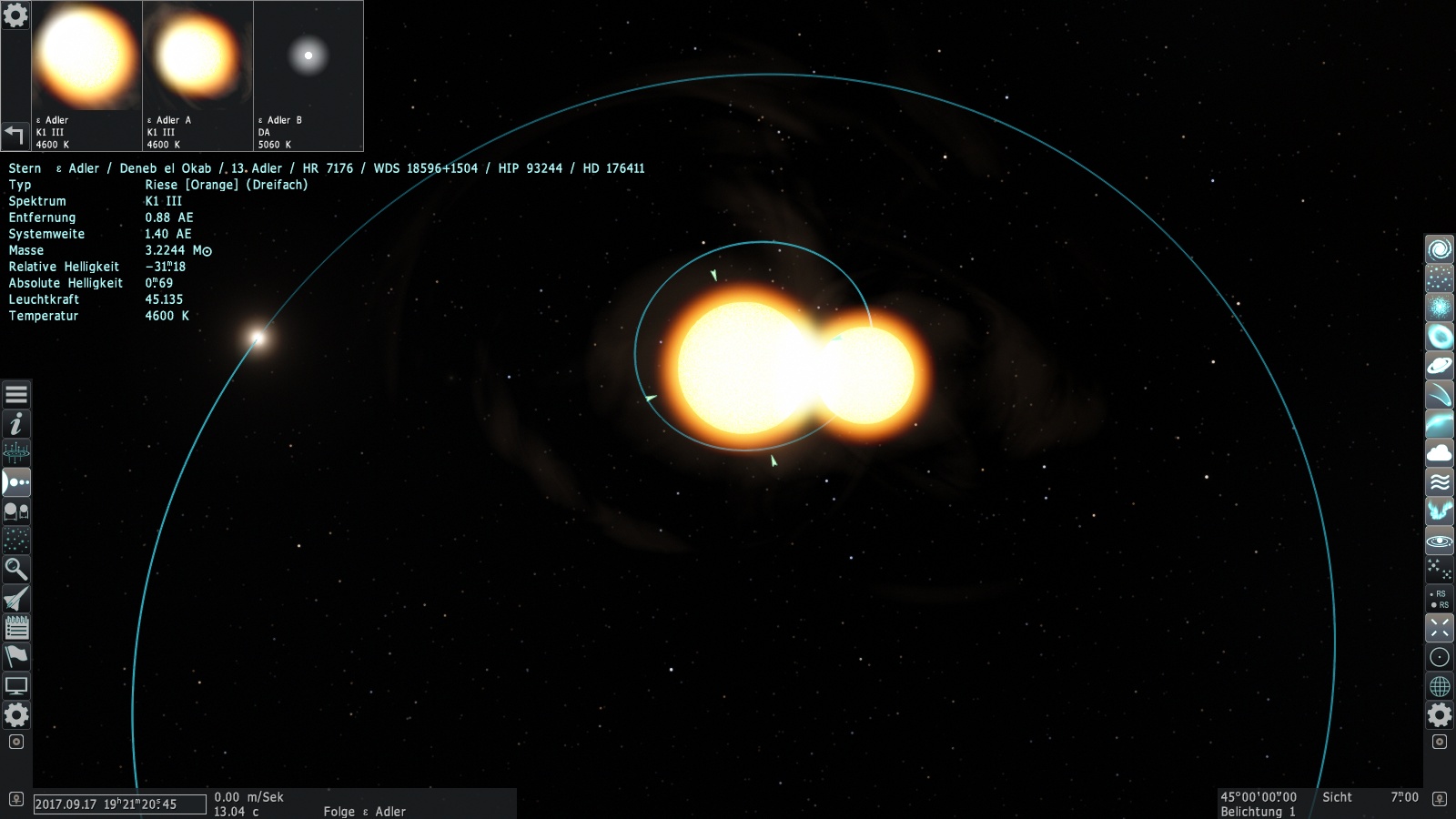The height and width of the screenshot is (819, 1456).
Task: Toggle galaxies with the spiral icon
Action: click(x=1440, y=249)
